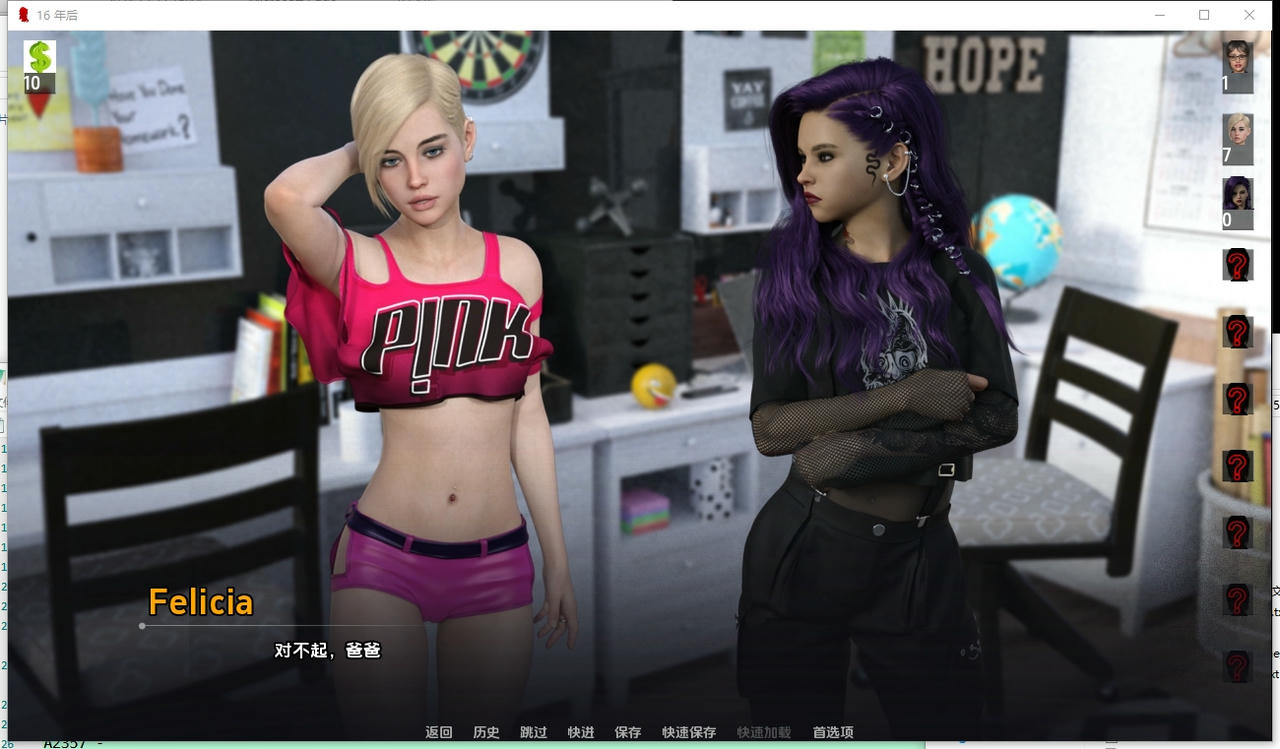Screen dimensions: 1280x749
Task: Toggle 快进 fast-forward
Action: click(x=580, y=732)
